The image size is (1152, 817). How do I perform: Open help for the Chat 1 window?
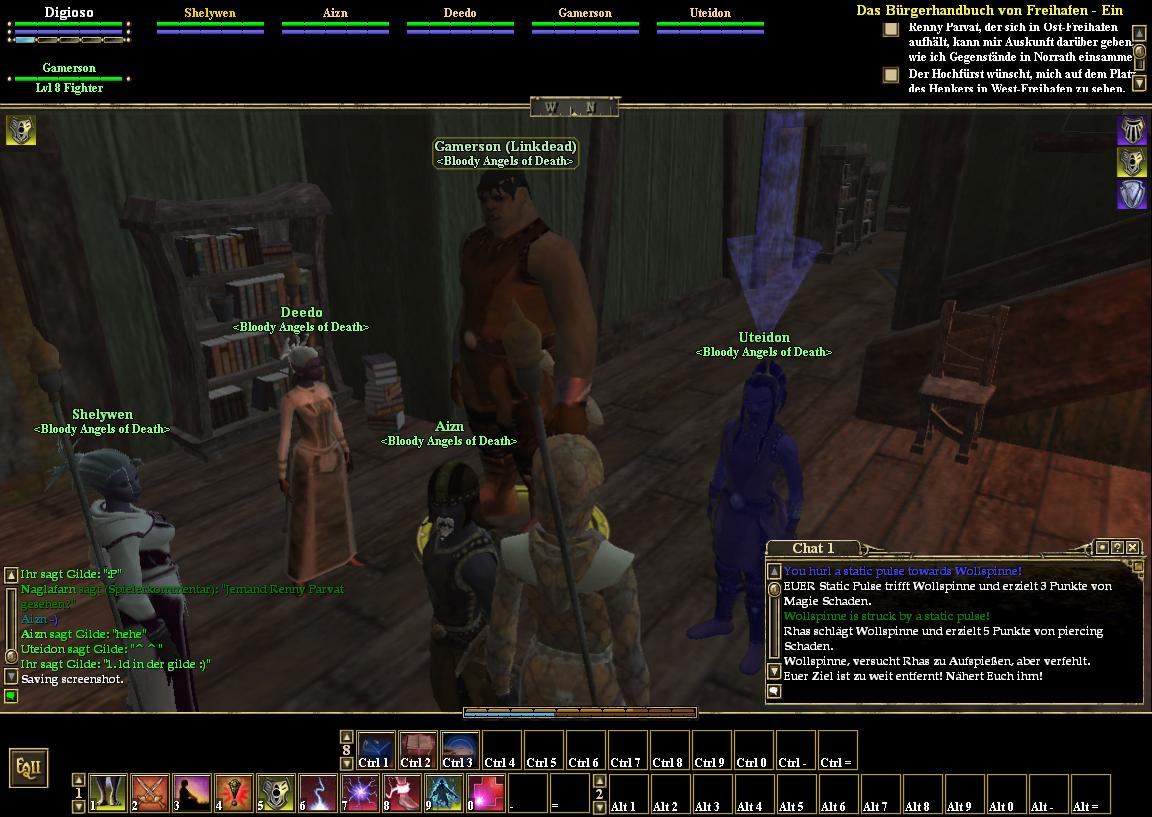1117,547
